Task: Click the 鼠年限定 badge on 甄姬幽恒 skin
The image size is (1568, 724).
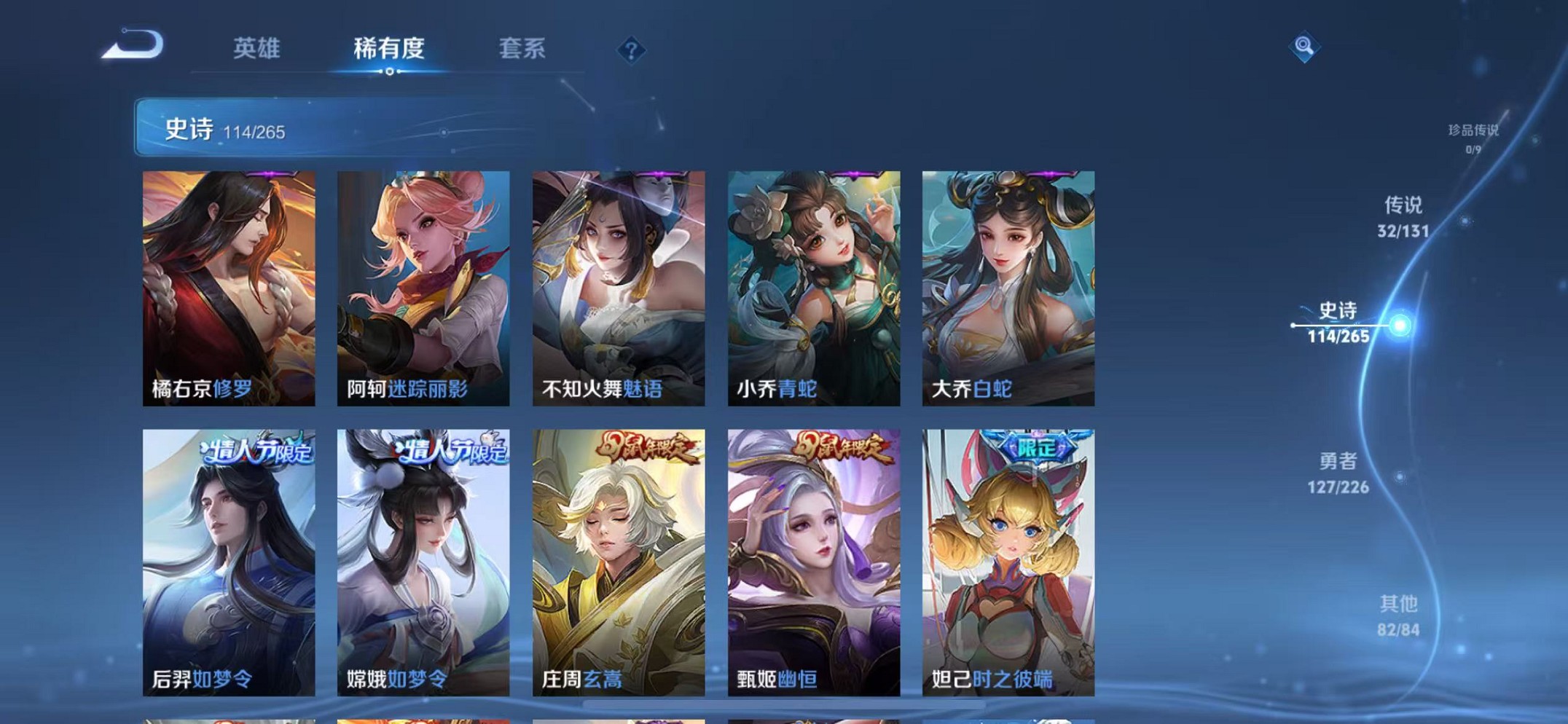Action: point(842,449)
